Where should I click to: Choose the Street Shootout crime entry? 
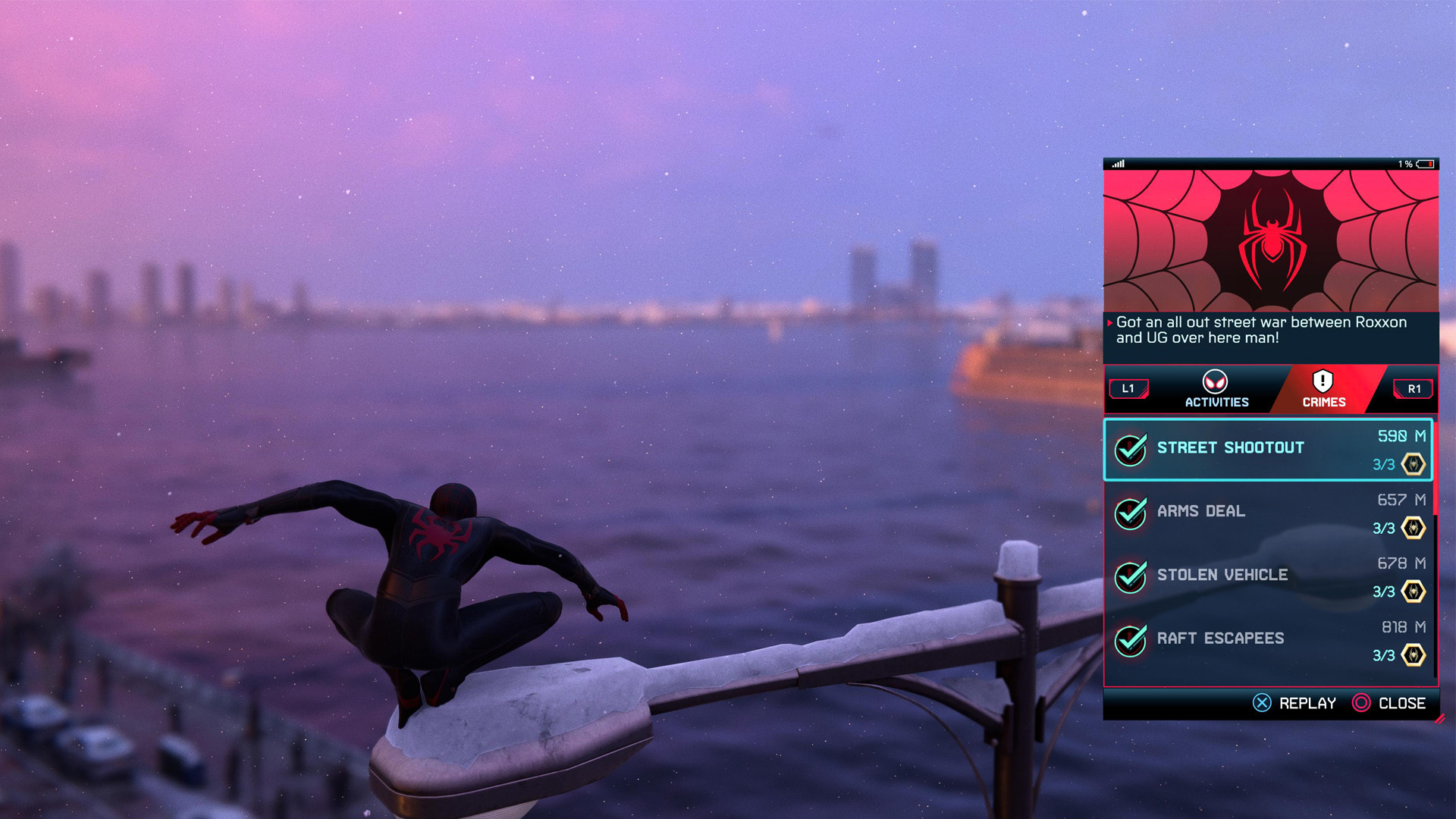[1267, 449]
